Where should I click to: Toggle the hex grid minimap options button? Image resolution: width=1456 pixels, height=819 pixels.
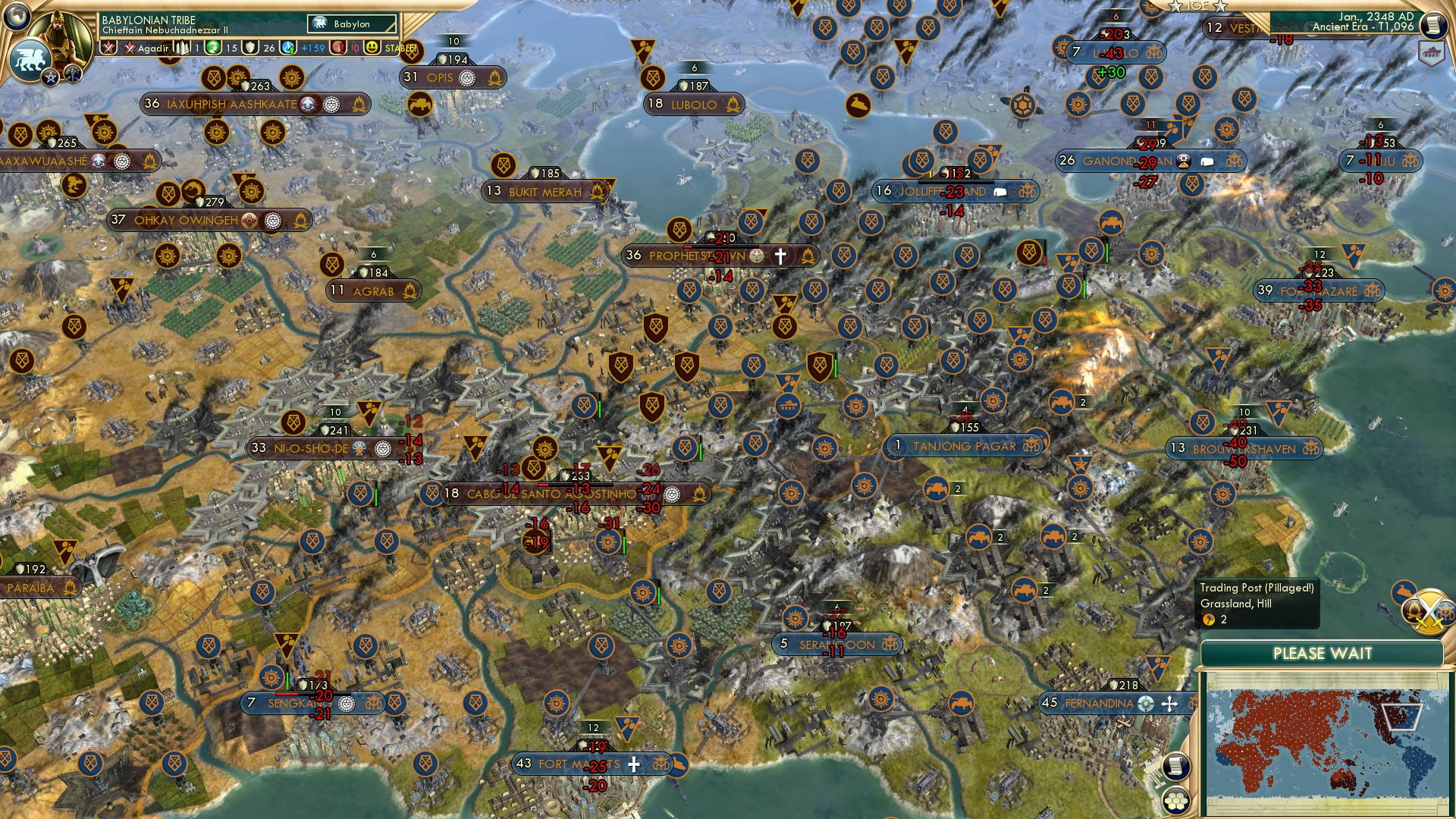[1175, 801]
